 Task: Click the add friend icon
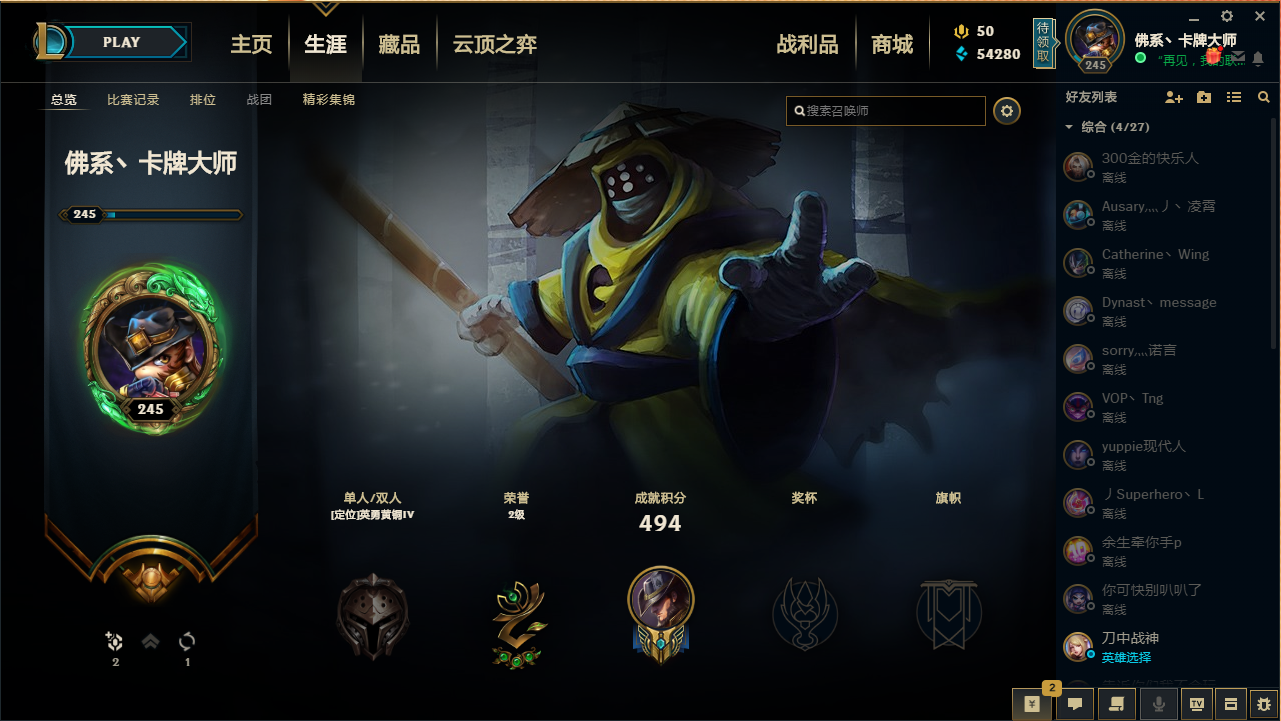coord(1173,97)
